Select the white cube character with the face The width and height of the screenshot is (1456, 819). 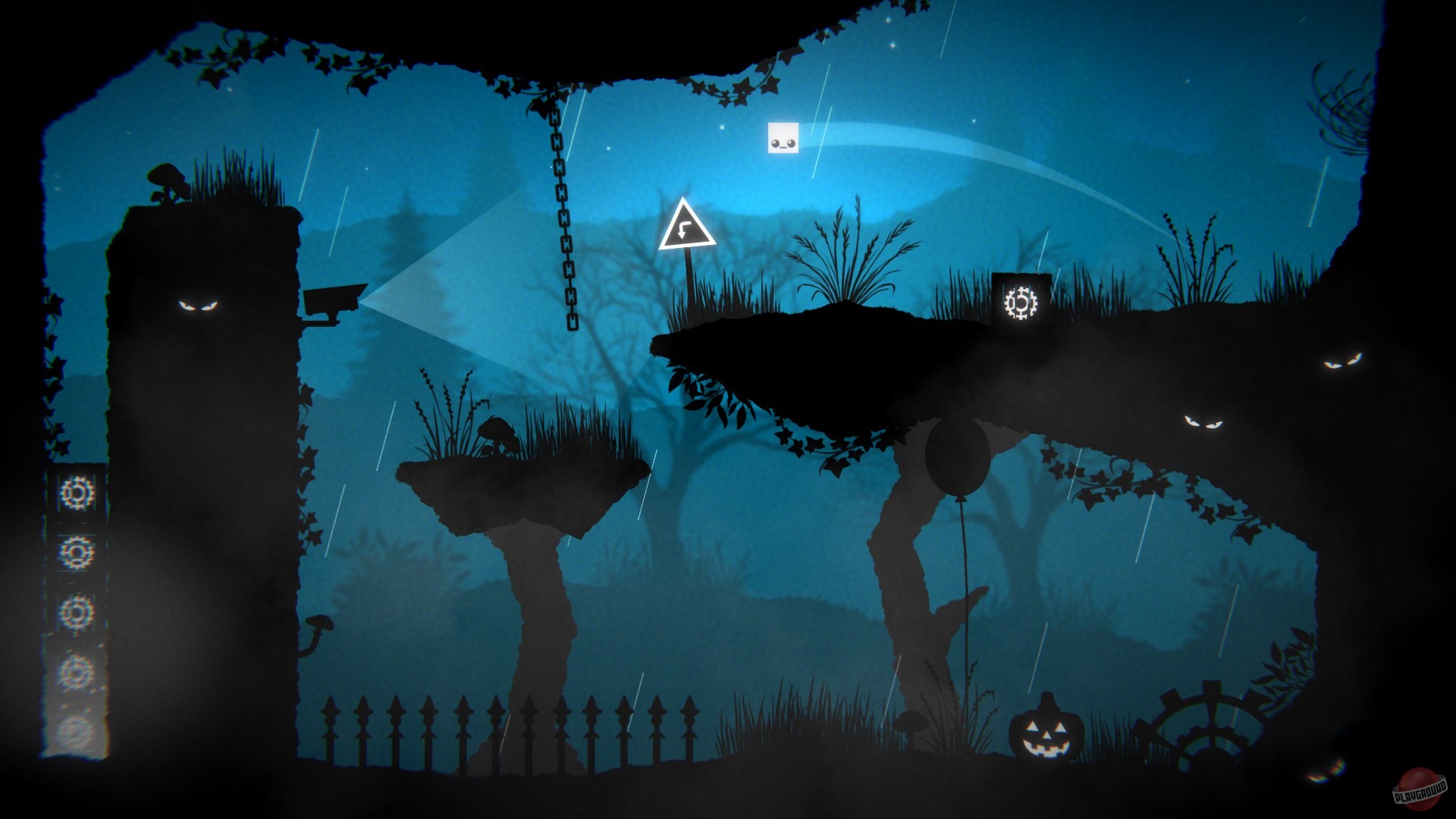tap(784, 139)
